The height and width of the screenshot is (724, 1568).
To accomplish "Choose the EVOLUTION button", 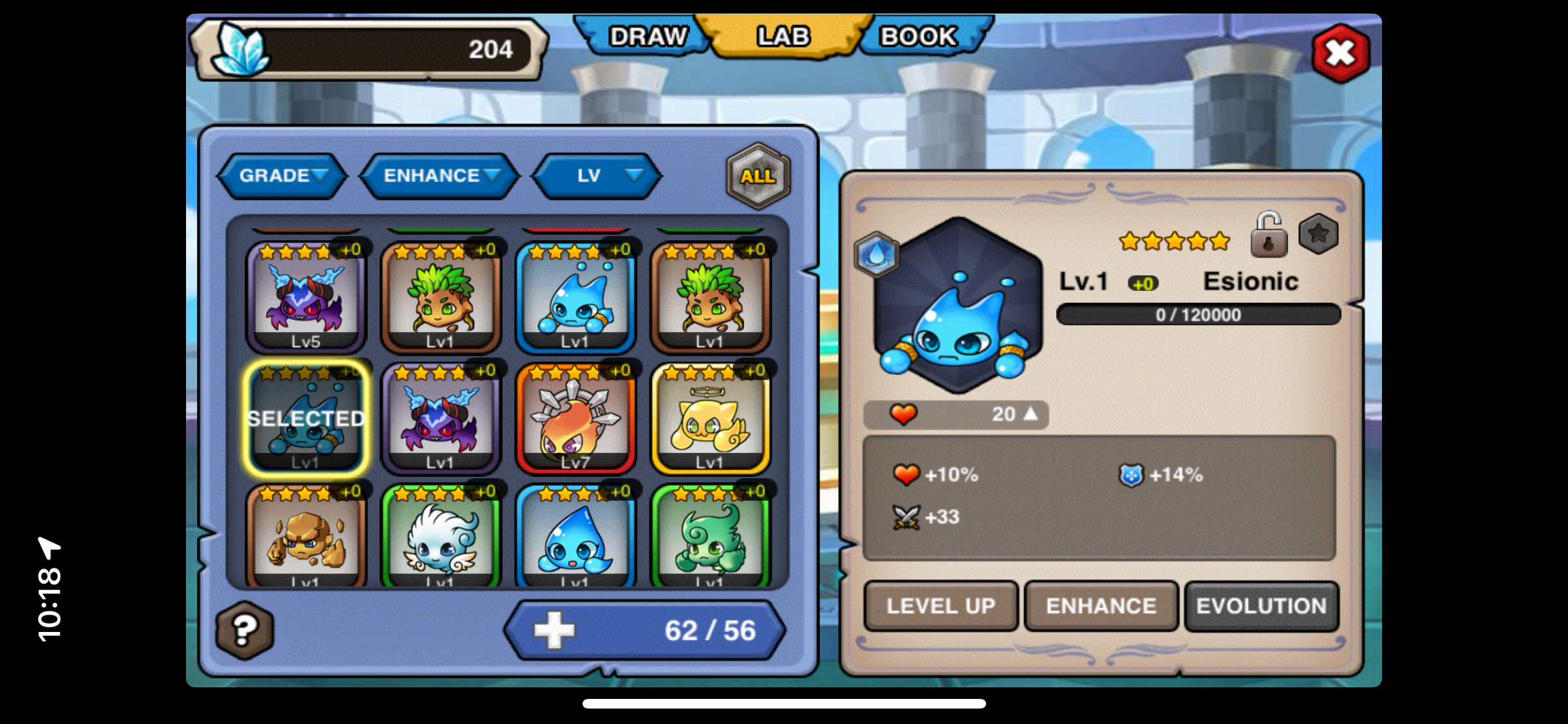I will click(x=1261, y=606).
